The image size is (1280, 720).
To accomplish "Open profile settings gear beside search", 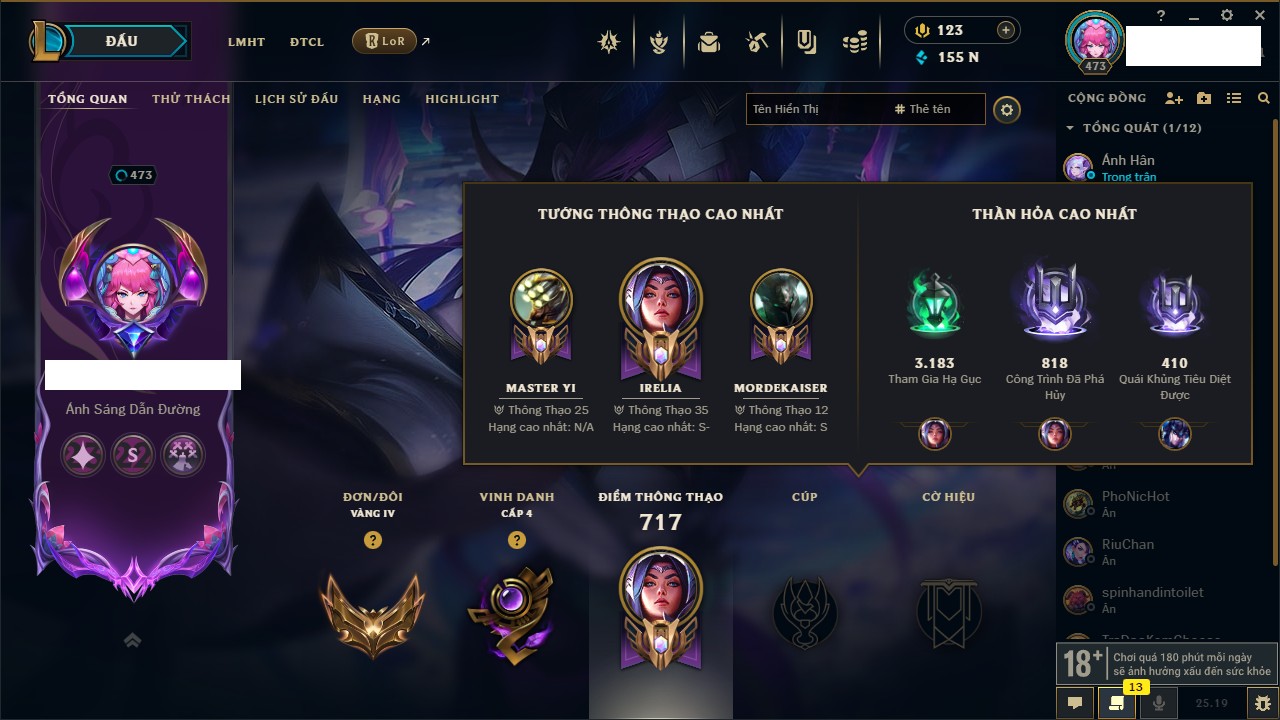I will pyautogui.click(x=1007, y=110).
